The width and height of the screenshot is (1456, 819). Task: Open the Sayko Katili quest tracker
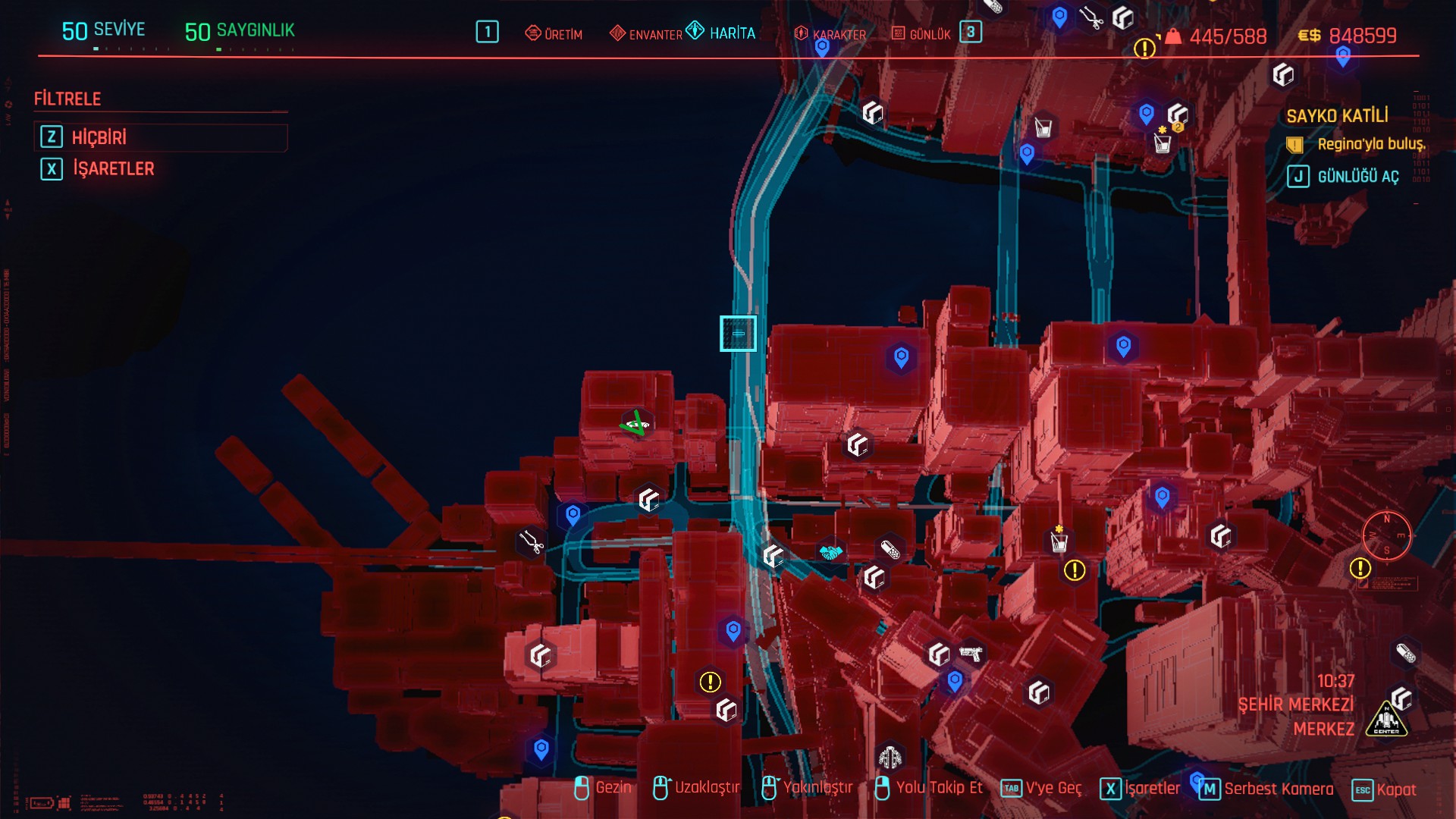coord(1337,116)
